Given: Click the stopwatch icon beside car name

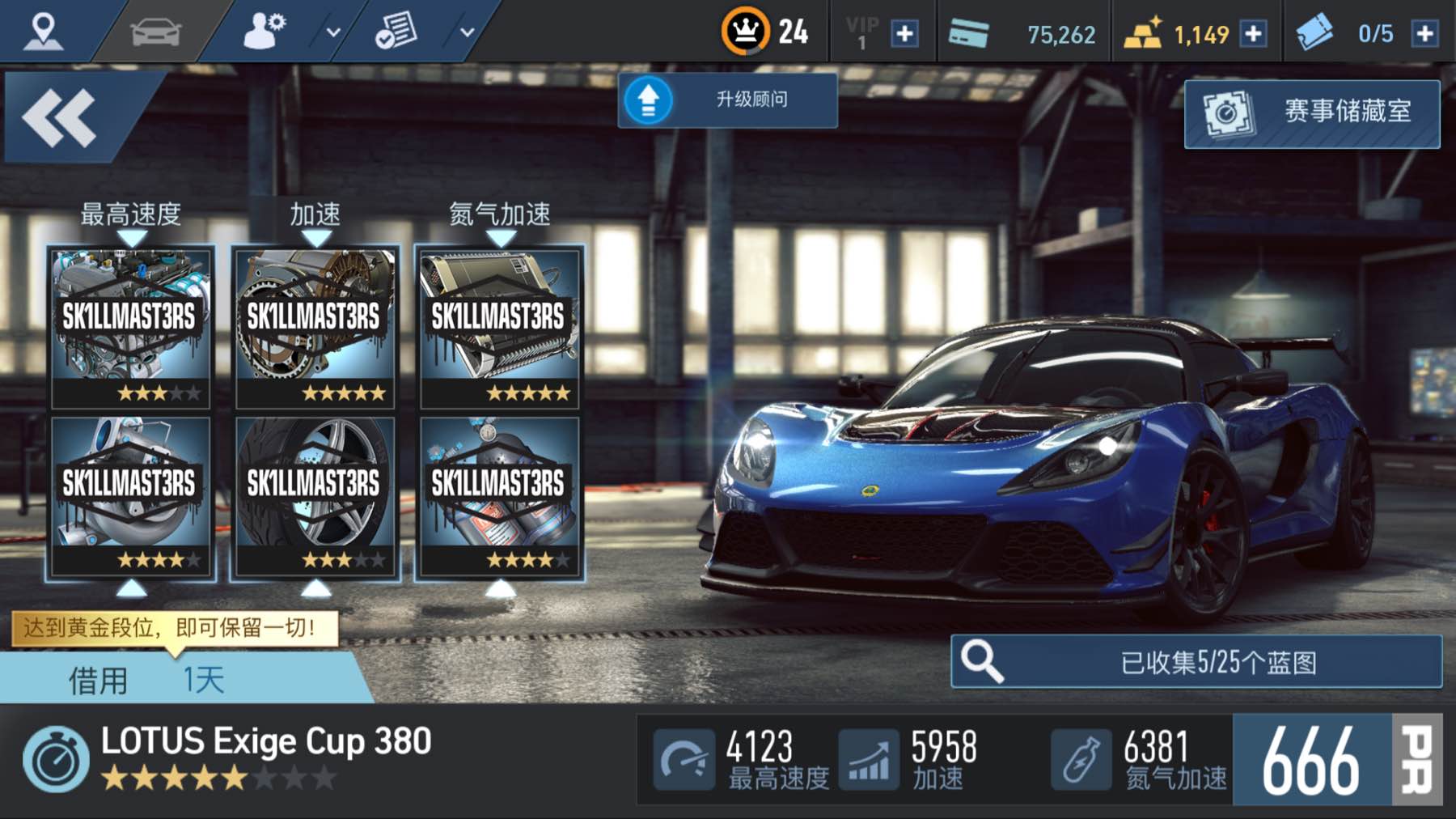Looking at the screenshot, I should click(x=56, y=759).
